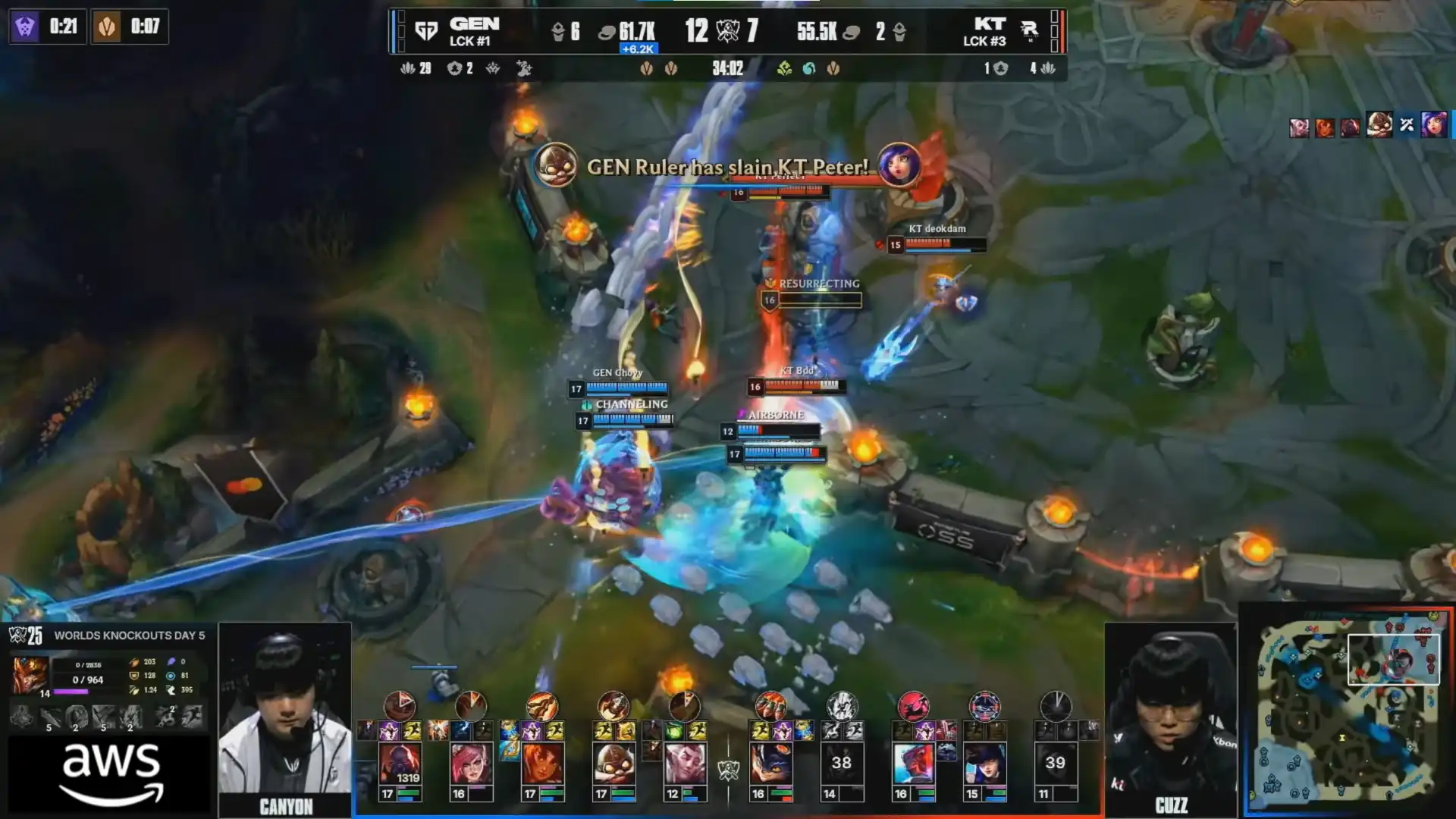1456x819 pixels.
Task: Click the featured champion portrait in stats panel
Action: click(30, 674)
